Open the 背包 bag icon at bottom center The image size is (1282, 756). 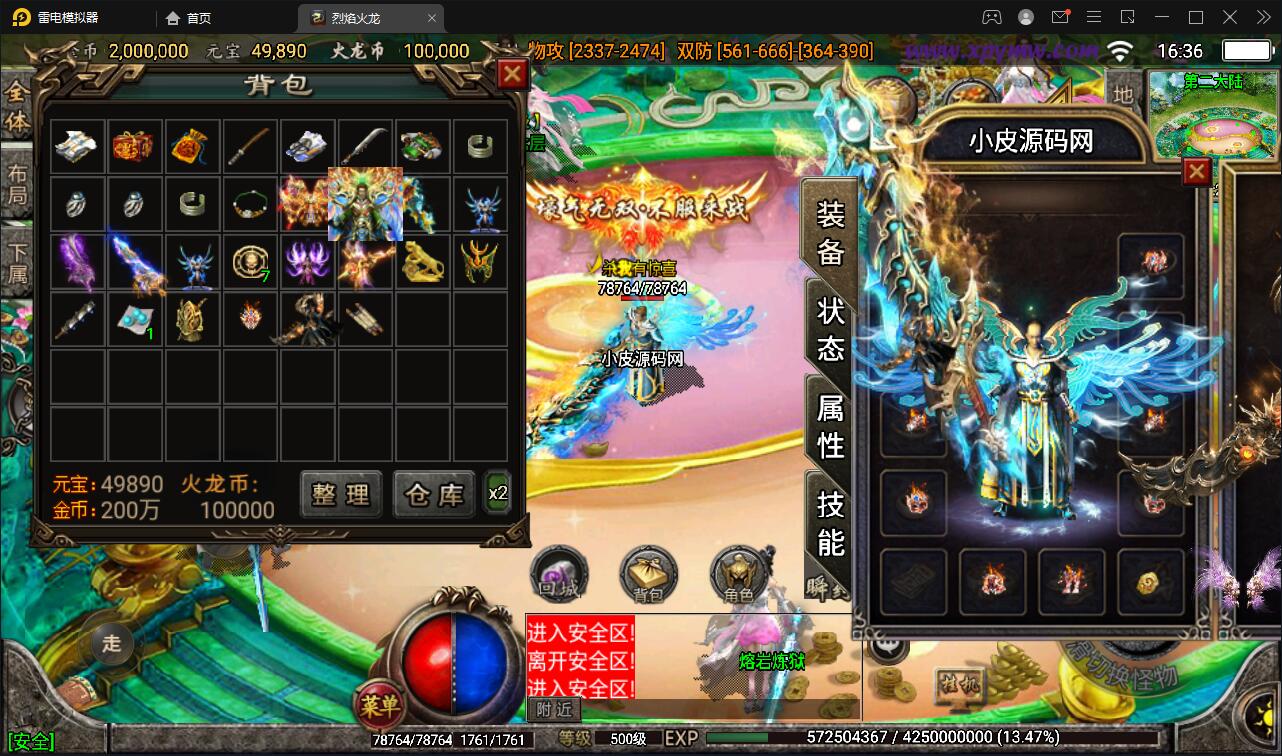pos(648,575)
